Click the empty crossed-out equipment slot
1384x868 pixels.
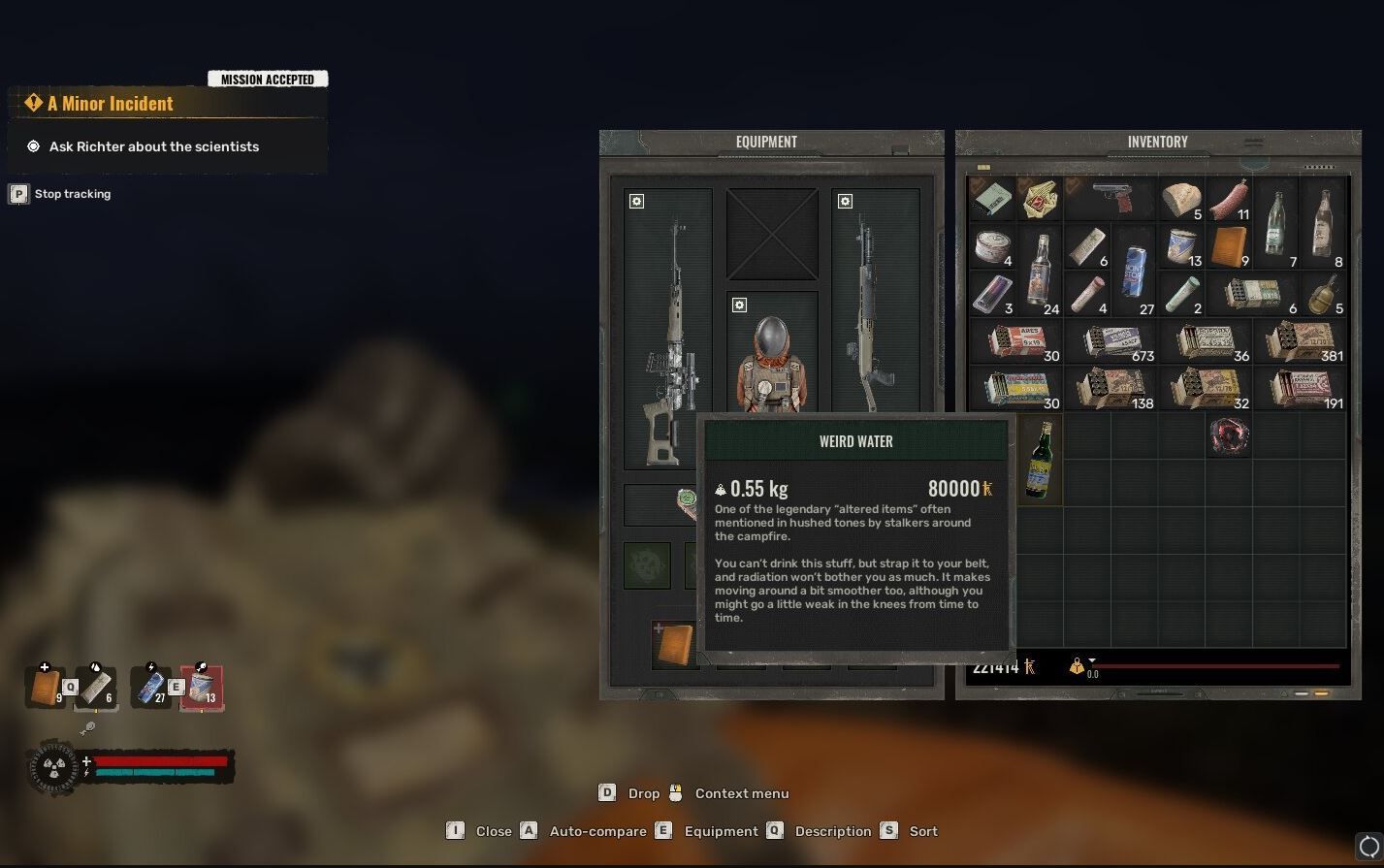click(772, 234)
